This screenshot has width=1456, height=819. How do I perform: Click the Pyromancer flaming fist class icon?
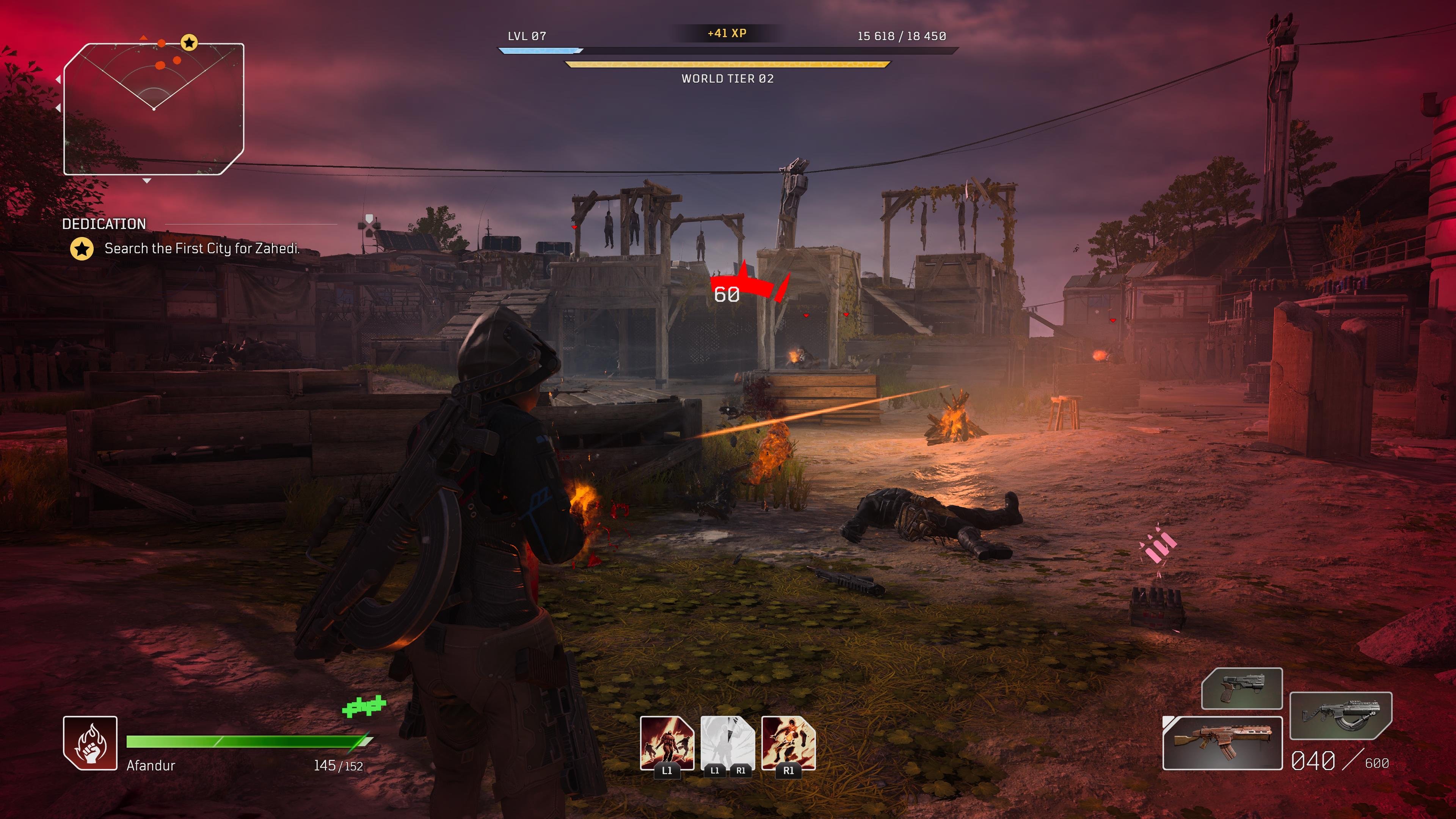coord(90,743)
